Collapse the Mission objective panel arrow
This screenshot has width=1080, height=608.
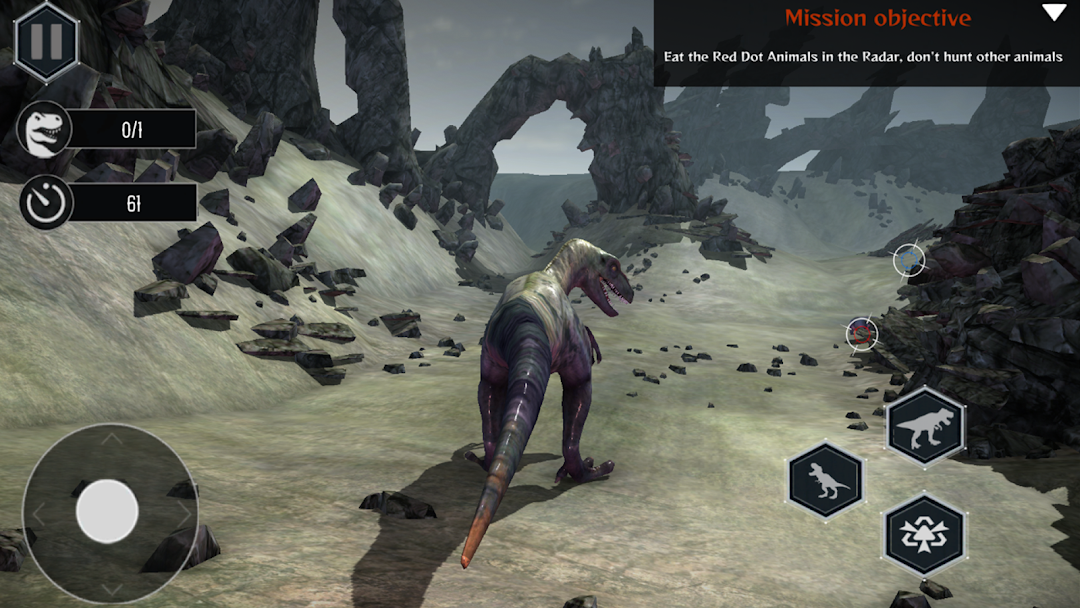click(1054, 13)
